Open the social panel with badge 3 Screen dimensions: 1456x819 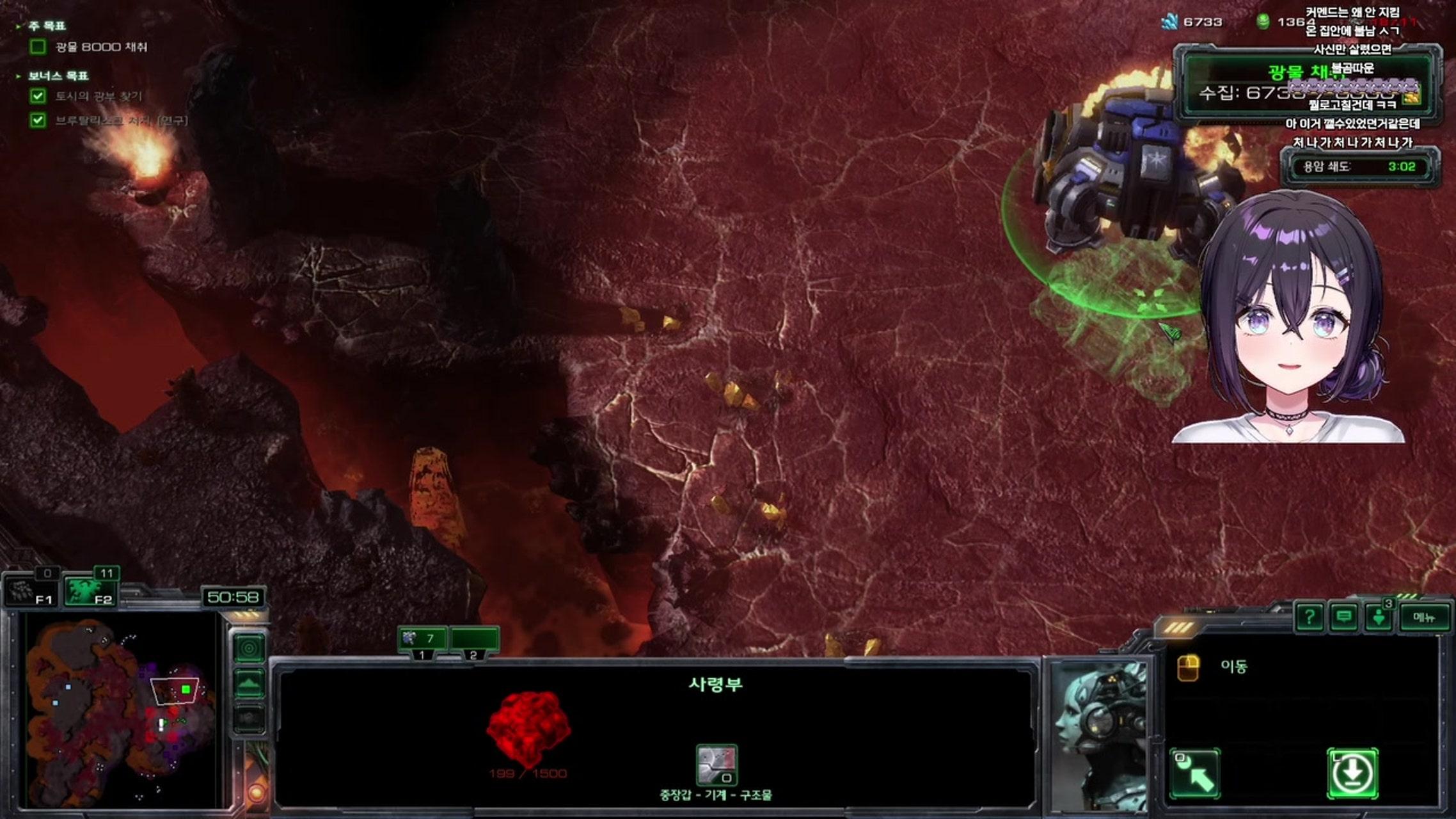point(1379,617)
